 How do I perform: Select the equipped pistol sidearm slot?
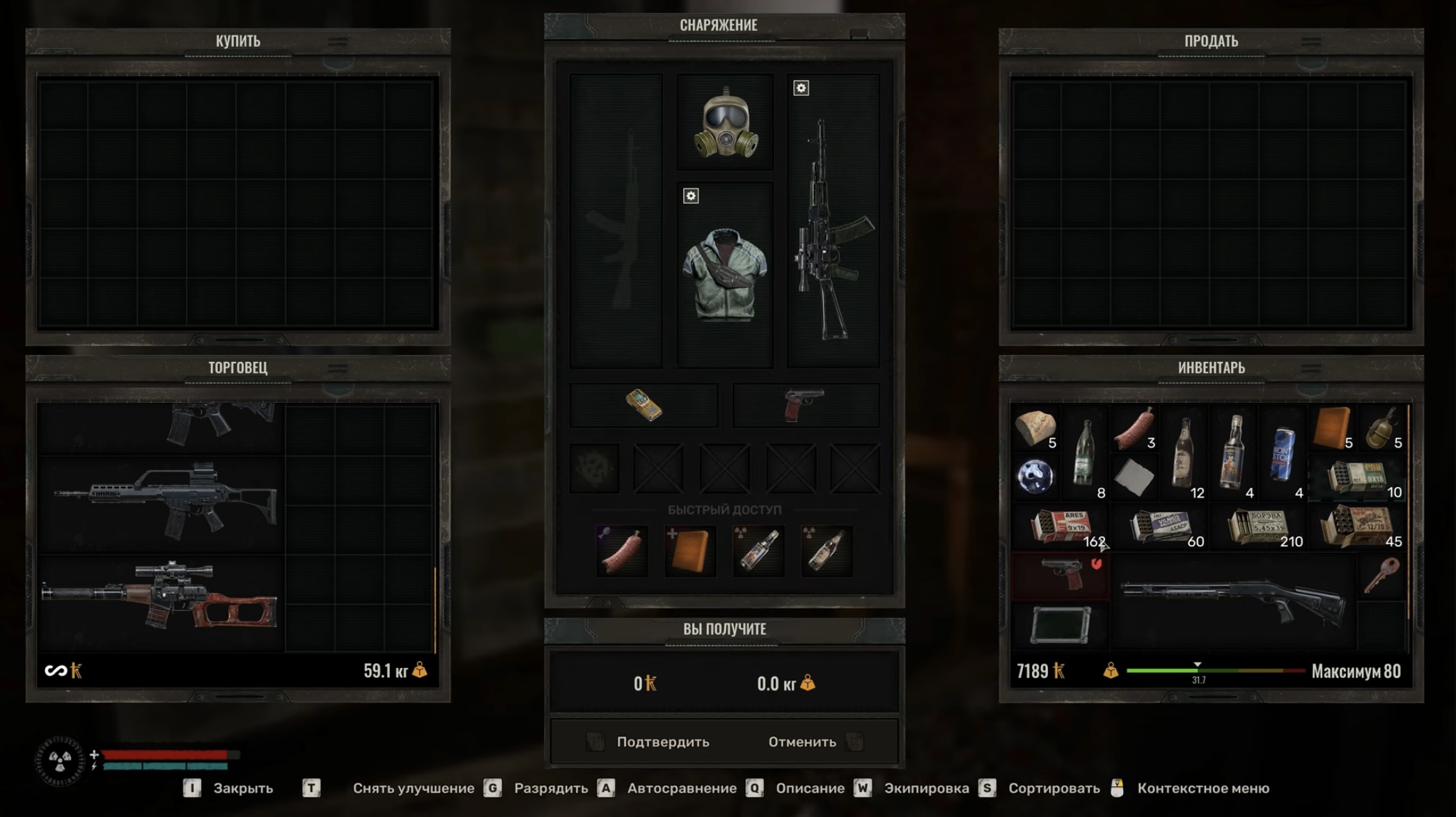805,405
